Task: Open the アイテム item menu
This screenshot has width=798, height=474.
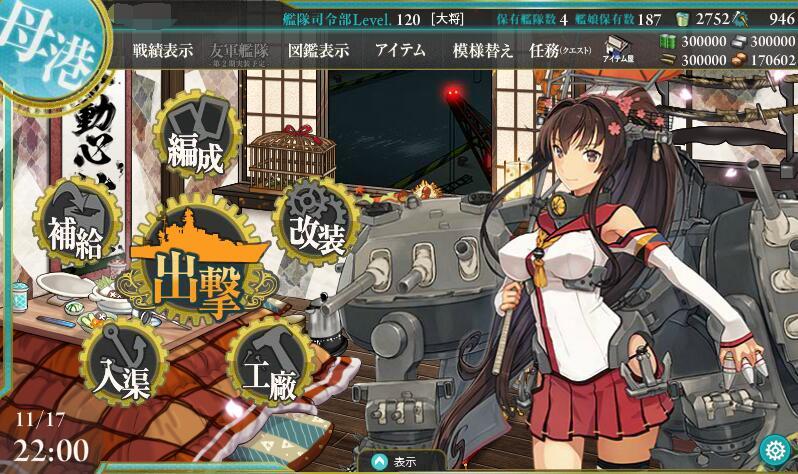Action: pyautogui.click(x=400, y=52)
